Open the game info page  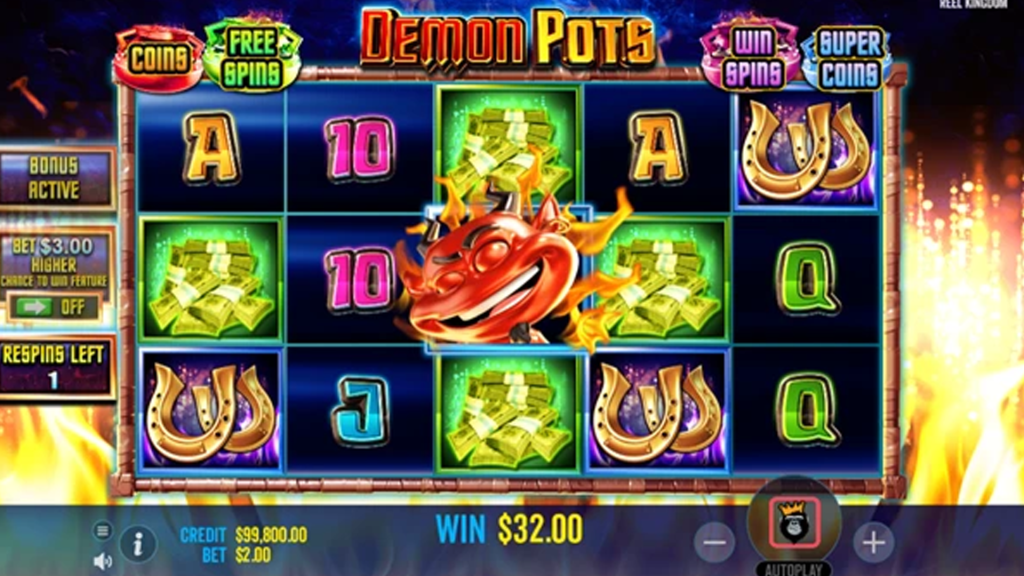click(138, 543)
